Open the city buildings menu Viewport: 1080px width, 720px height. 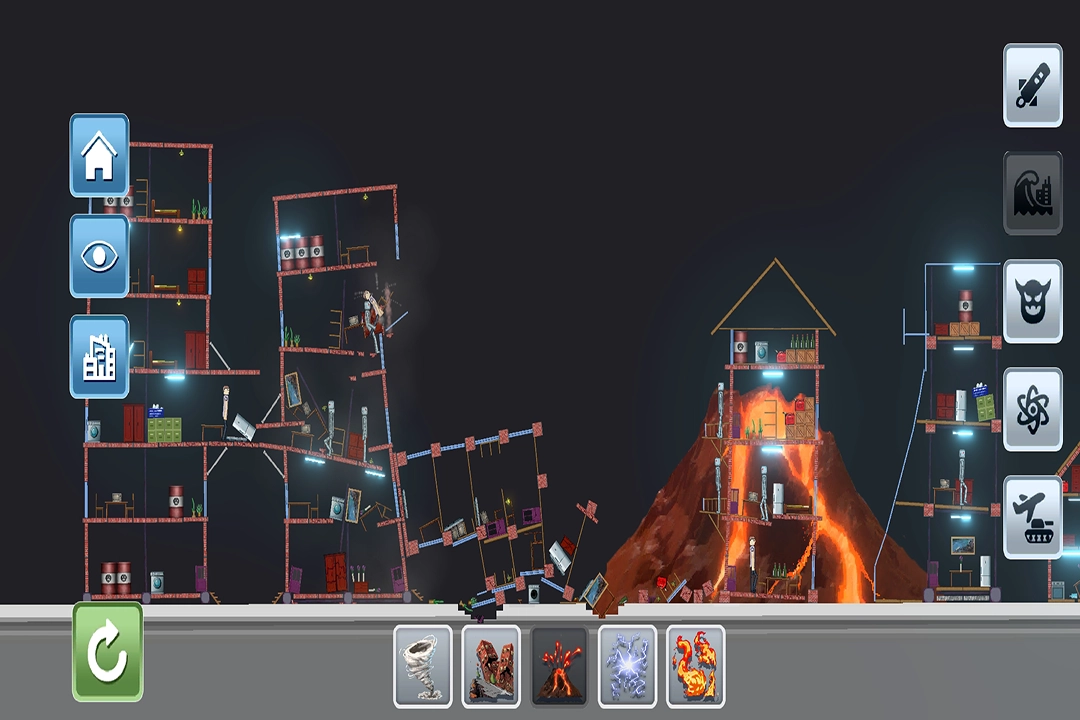99,357
